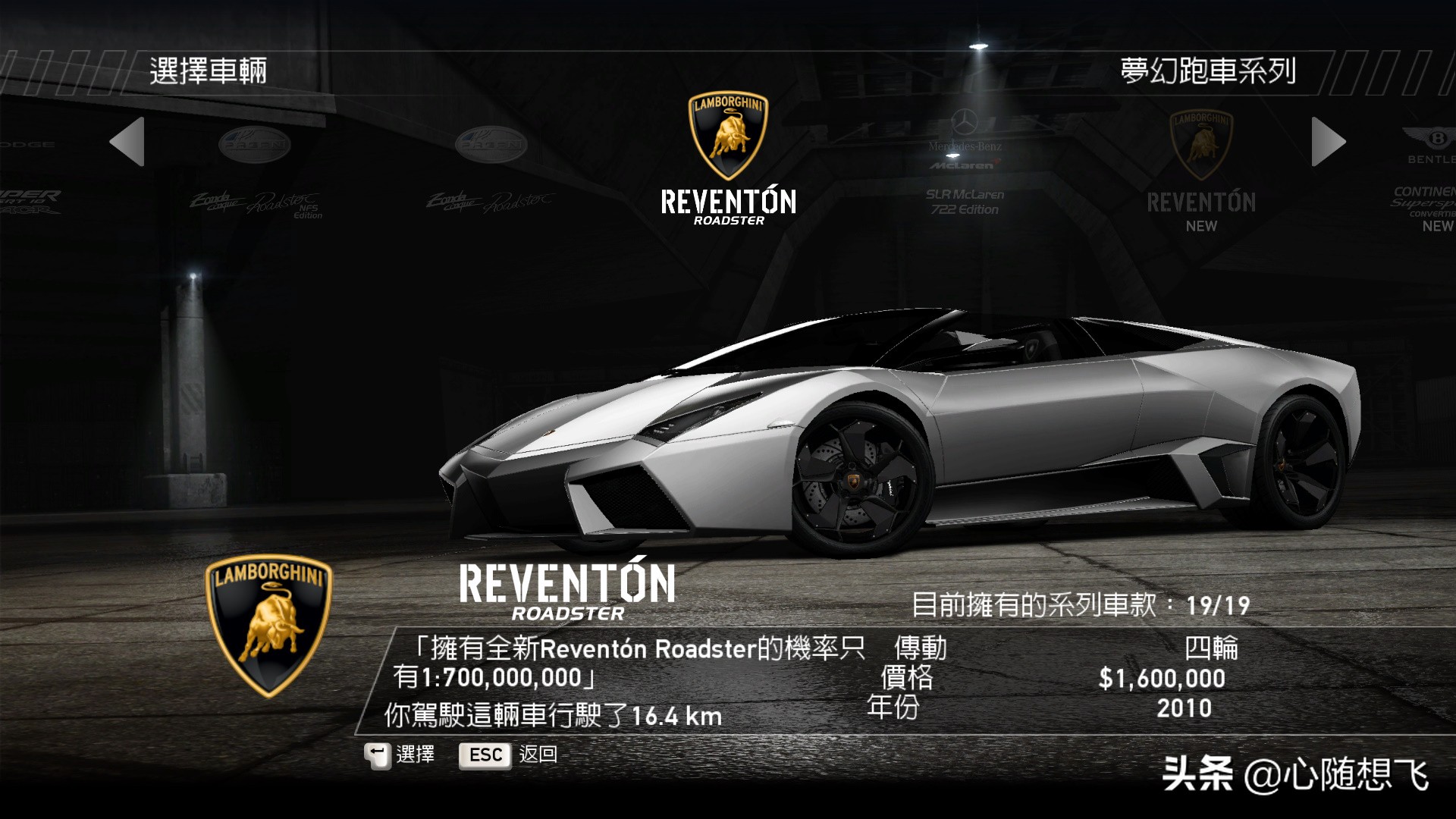Choose the Zonda Cinque Roadster without NFS Edition

tap(491, 174)
